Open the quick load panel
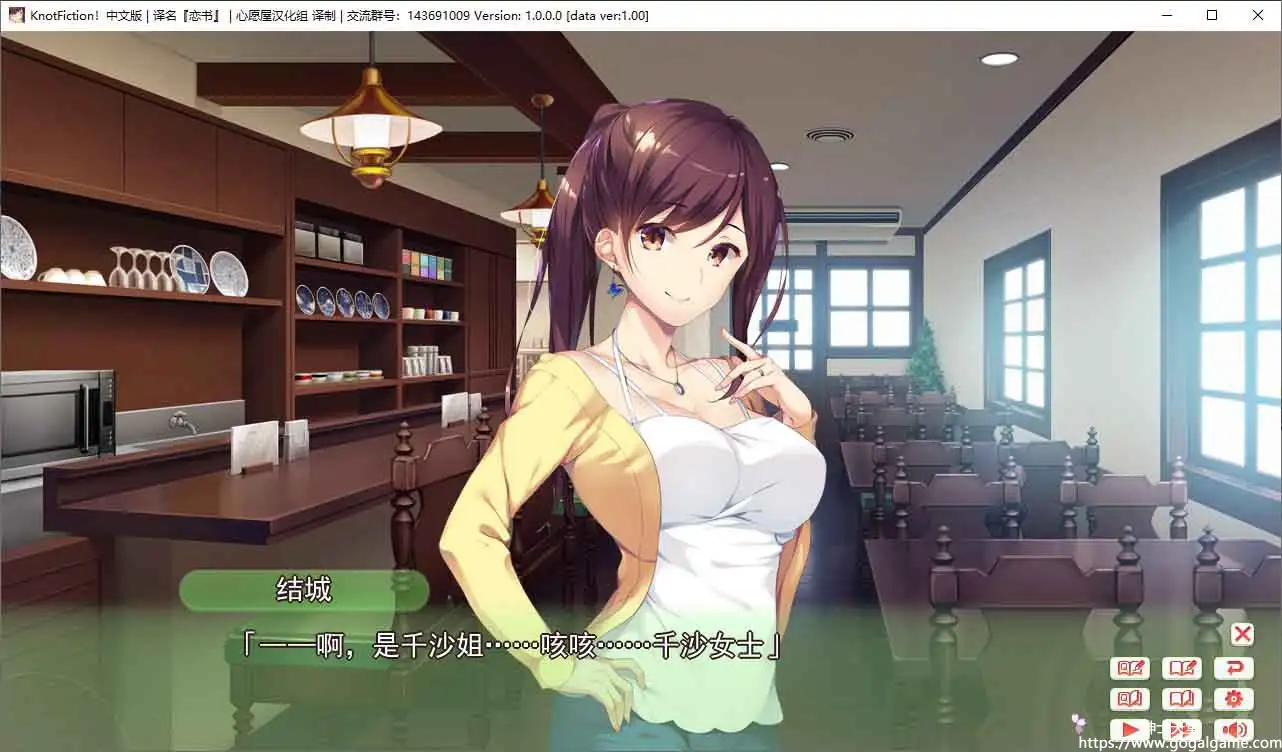Screen dimensions: 1282x752 [1130, 699]
